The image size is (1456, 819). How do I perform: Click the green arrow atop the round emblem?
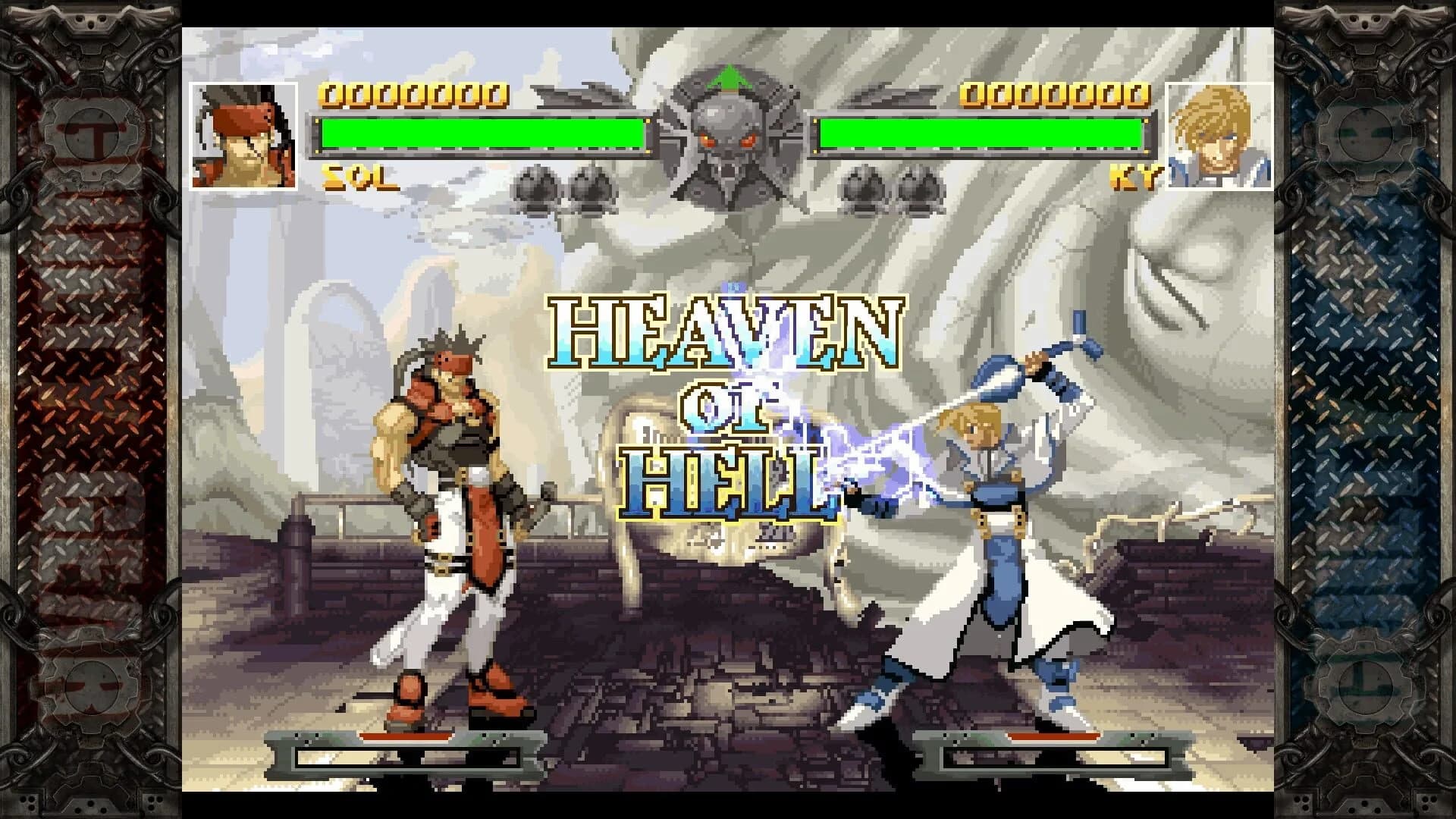(x=726, y=81)
